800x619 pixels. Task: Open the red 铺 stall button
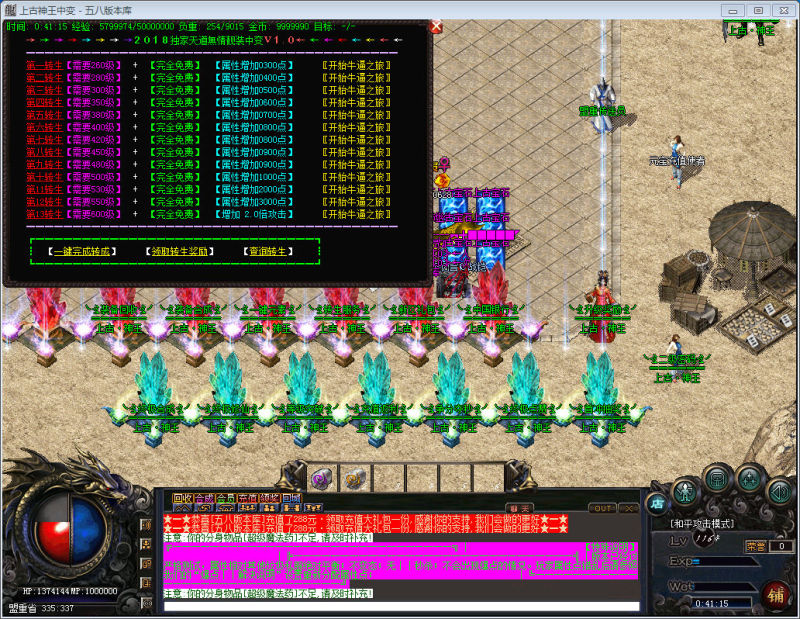[x=775, y=594]
